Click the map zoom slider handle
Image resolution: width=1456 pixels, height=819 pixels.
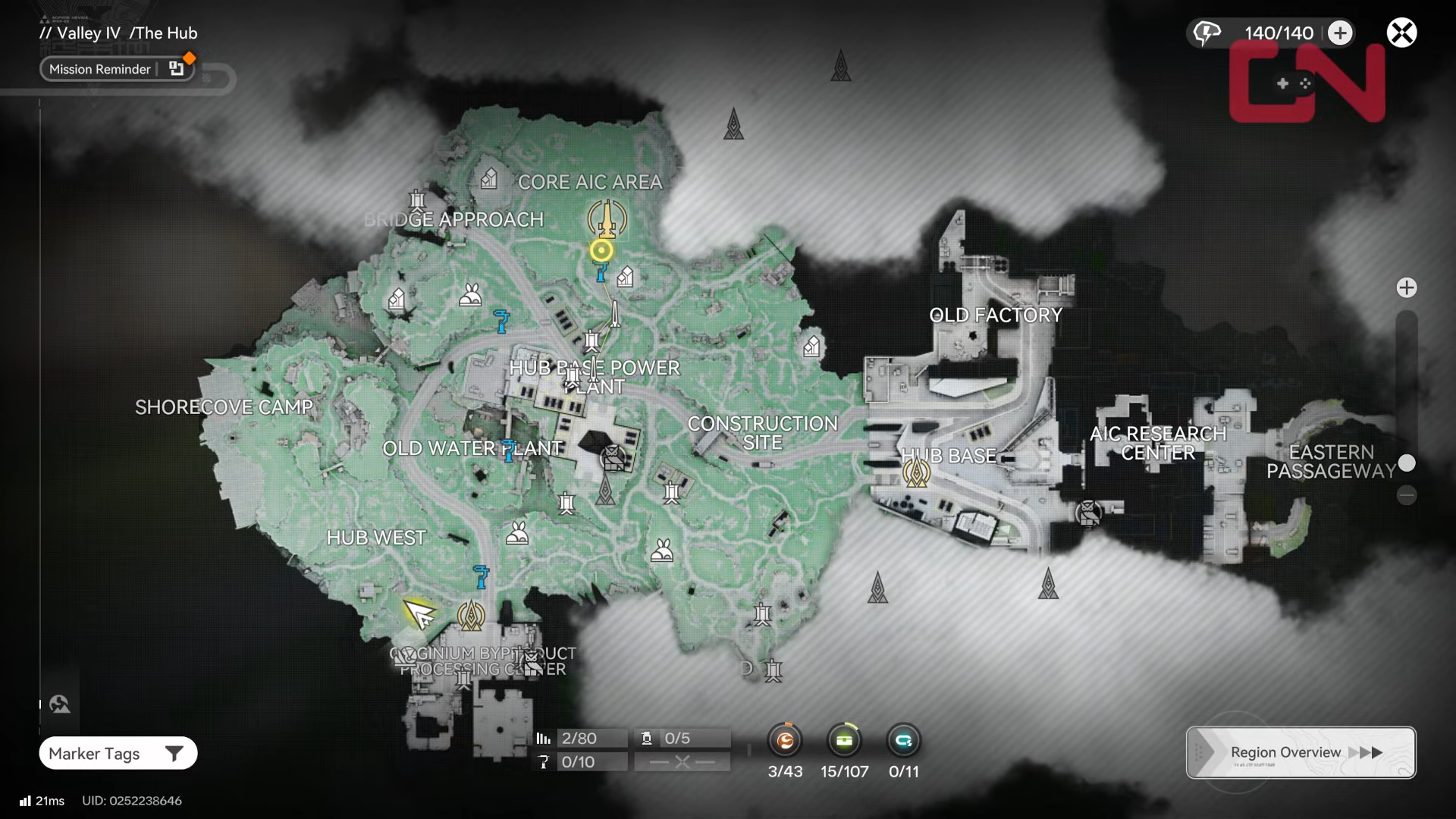(1407, 463)
